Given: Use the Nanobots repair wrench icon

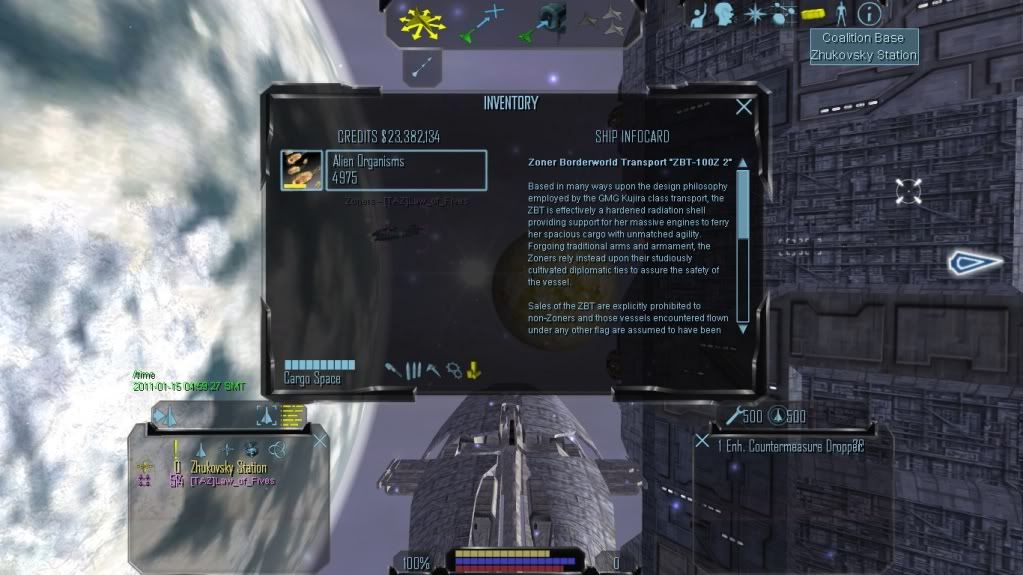Looking at the screenshot, I should (x=735, y=416).
